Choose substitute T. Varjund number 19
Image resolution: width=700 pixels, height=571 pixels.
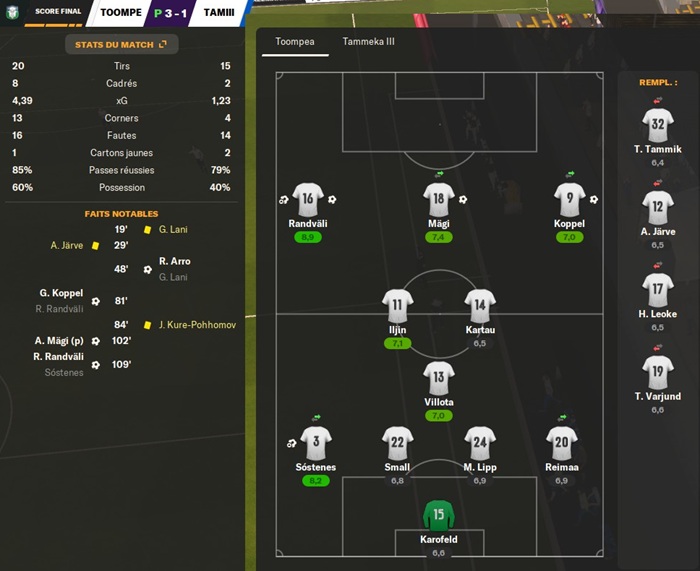coord(657,372)
